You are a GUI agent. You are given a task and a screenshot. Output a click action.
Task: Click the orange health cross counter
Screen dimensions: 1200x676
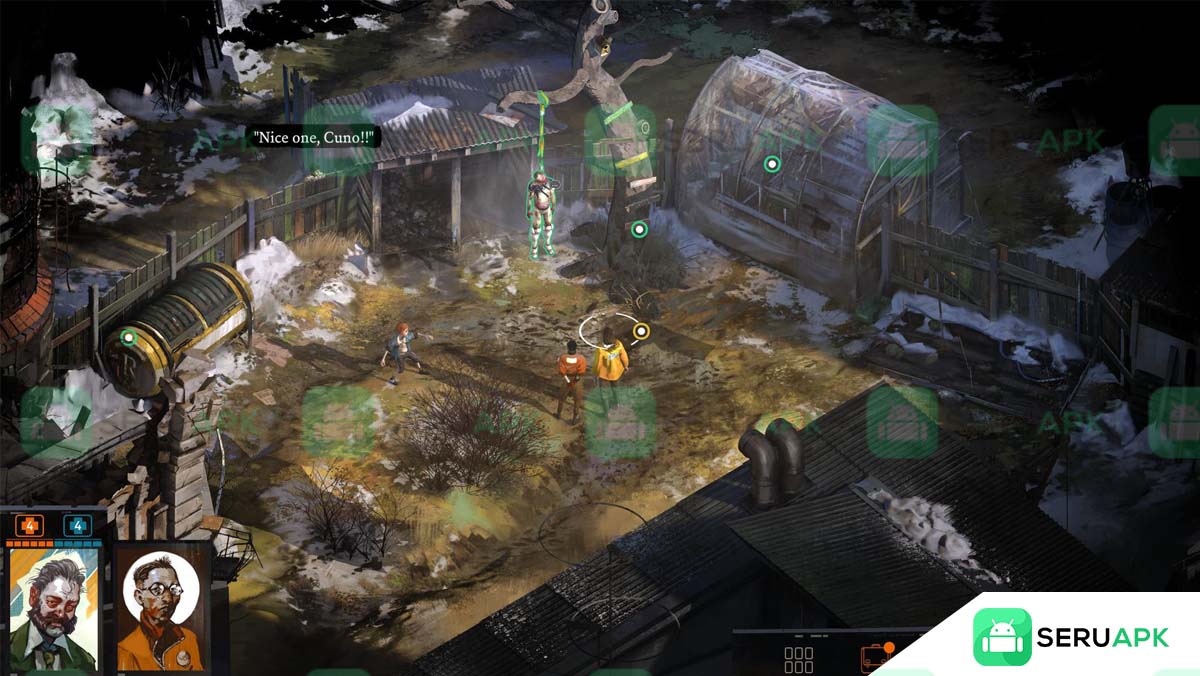pyautogui.click(x=28, y=526)
